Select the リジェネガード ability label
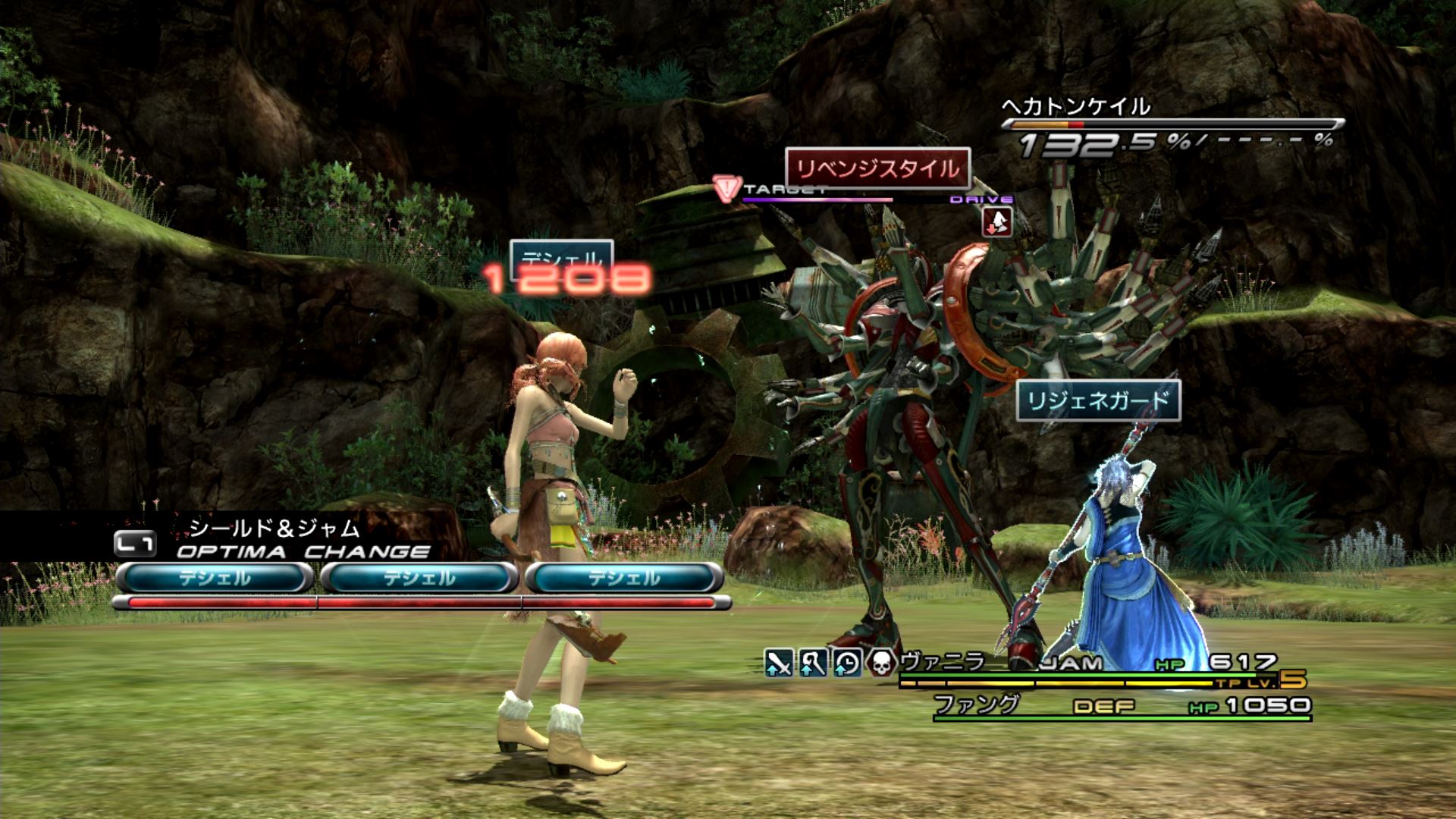 tap(1098, 400)
